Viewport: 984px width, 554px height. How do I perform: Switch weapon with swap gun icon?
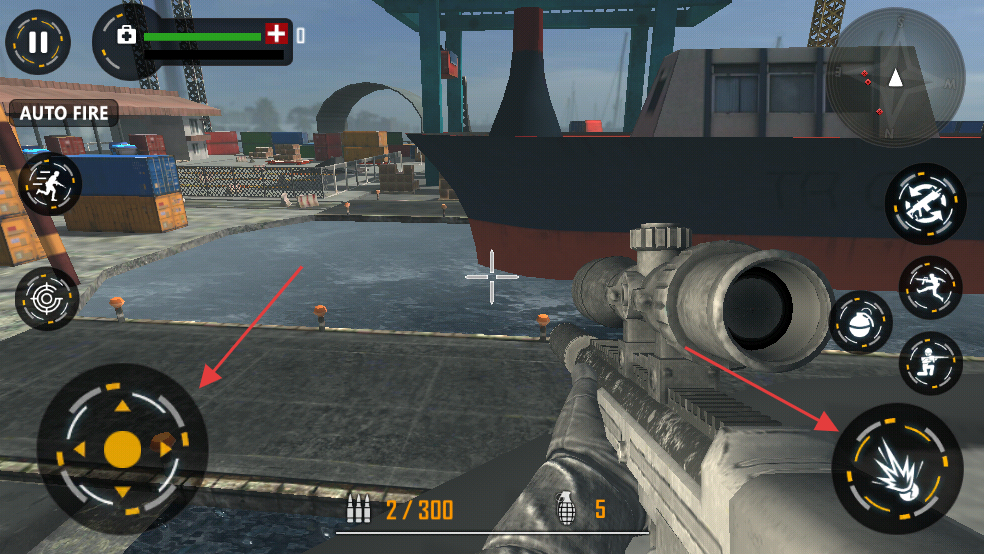point(925,203)
